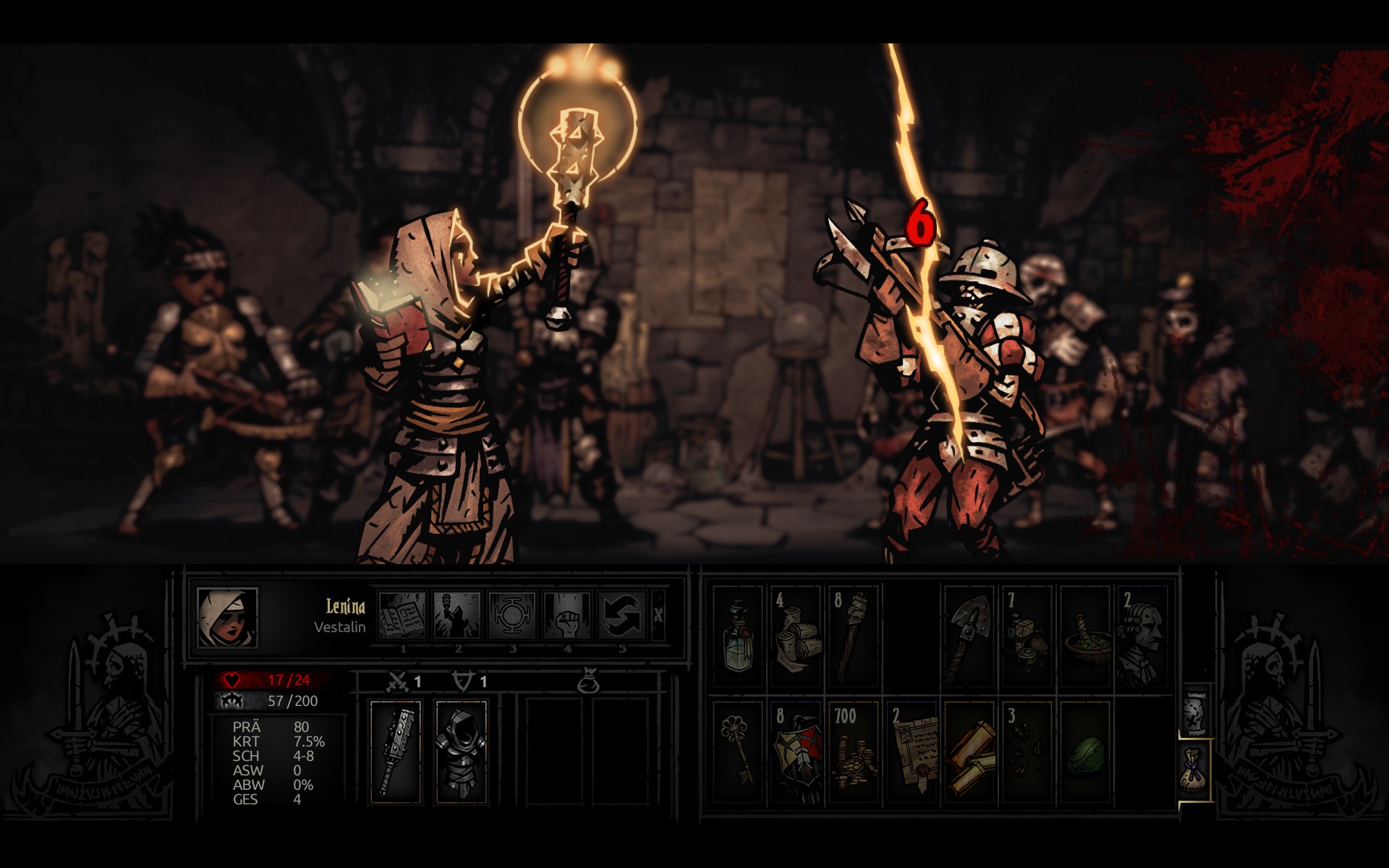Select the clenched fist skill
The width and height of the screenshot is (1389, 868).
point(567,616)
